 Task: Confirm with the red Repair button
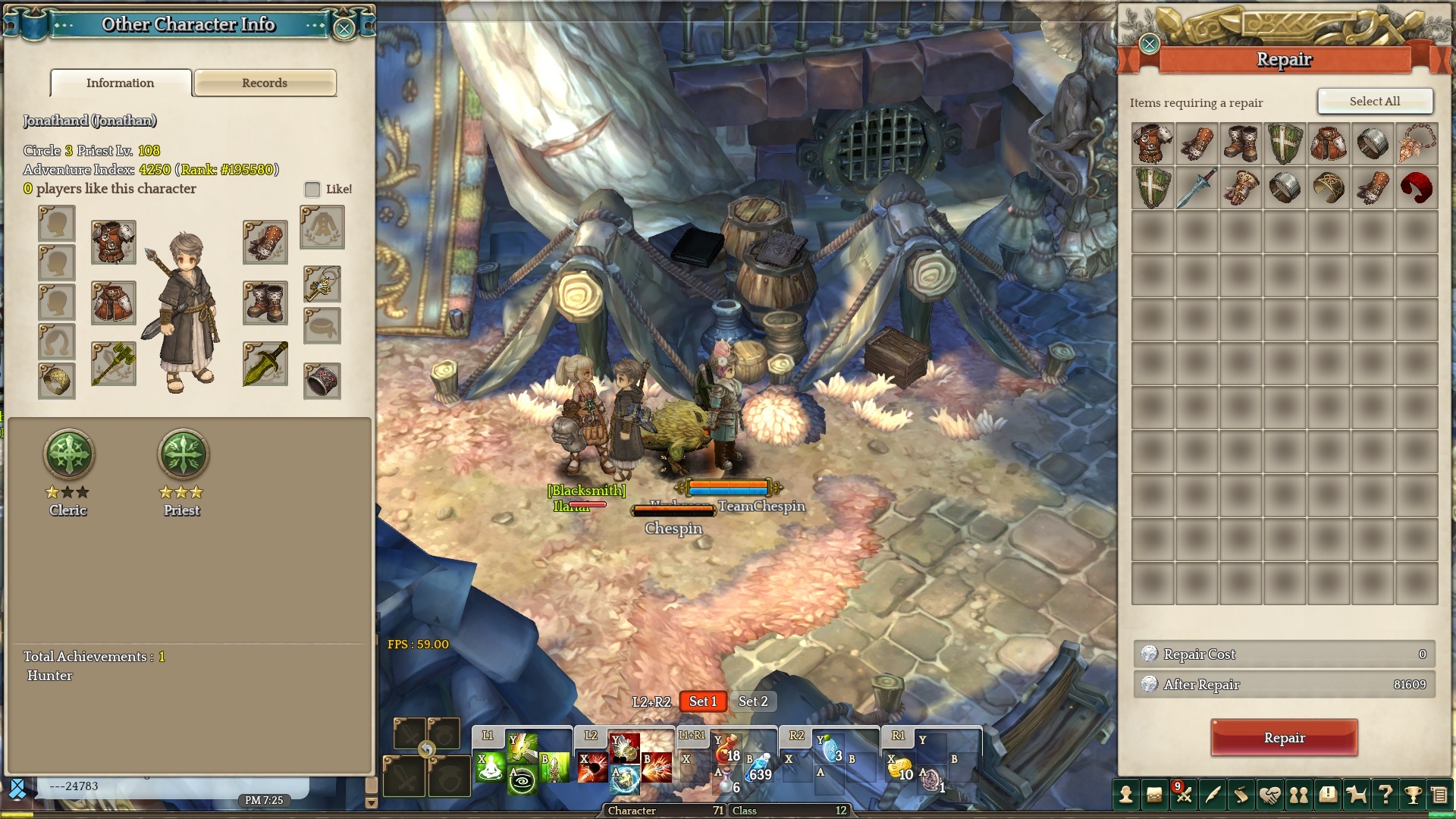click(1284, 738)
